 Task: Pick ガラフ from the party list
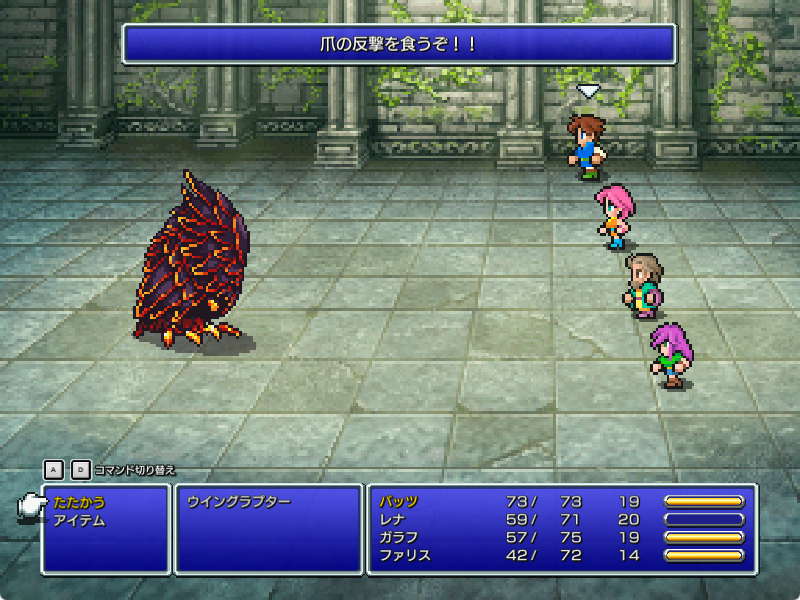398,537
